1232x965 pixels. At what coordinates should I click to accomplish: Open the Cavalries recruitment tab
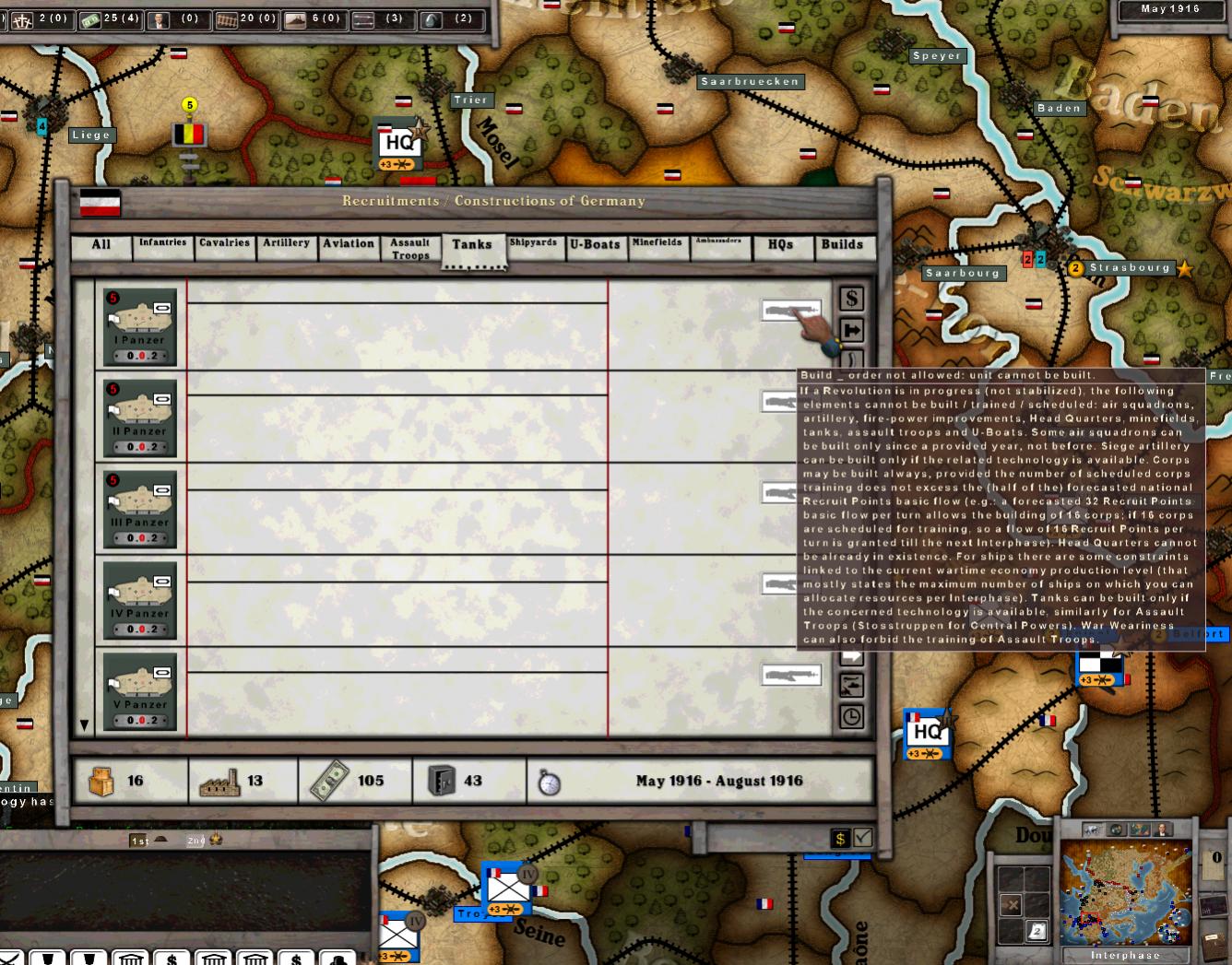[x=224, y=245]
